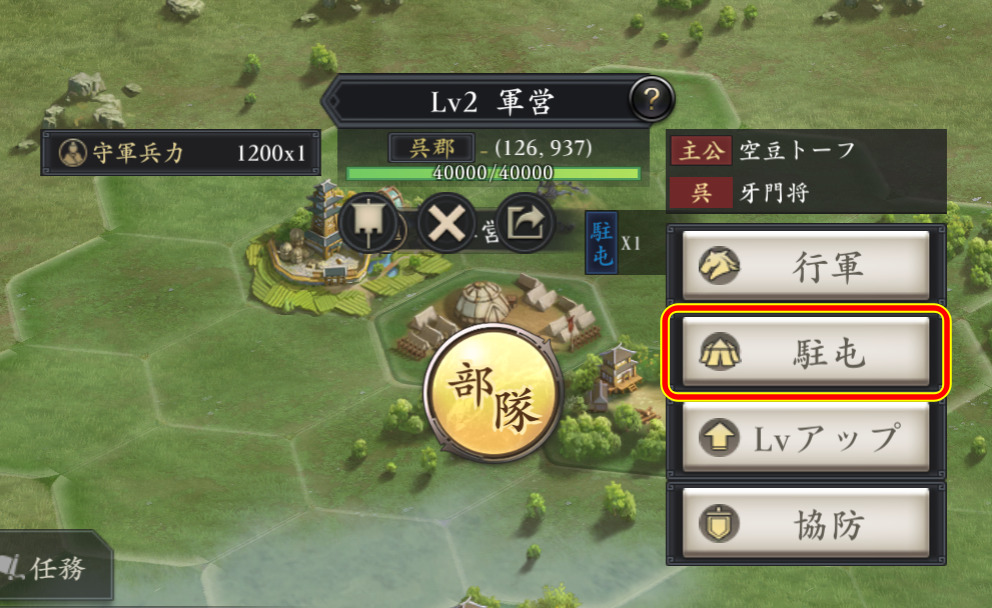Choose the 協防 defense button
Viewport: 992px width, 608px height.
[x=806, y=523]
